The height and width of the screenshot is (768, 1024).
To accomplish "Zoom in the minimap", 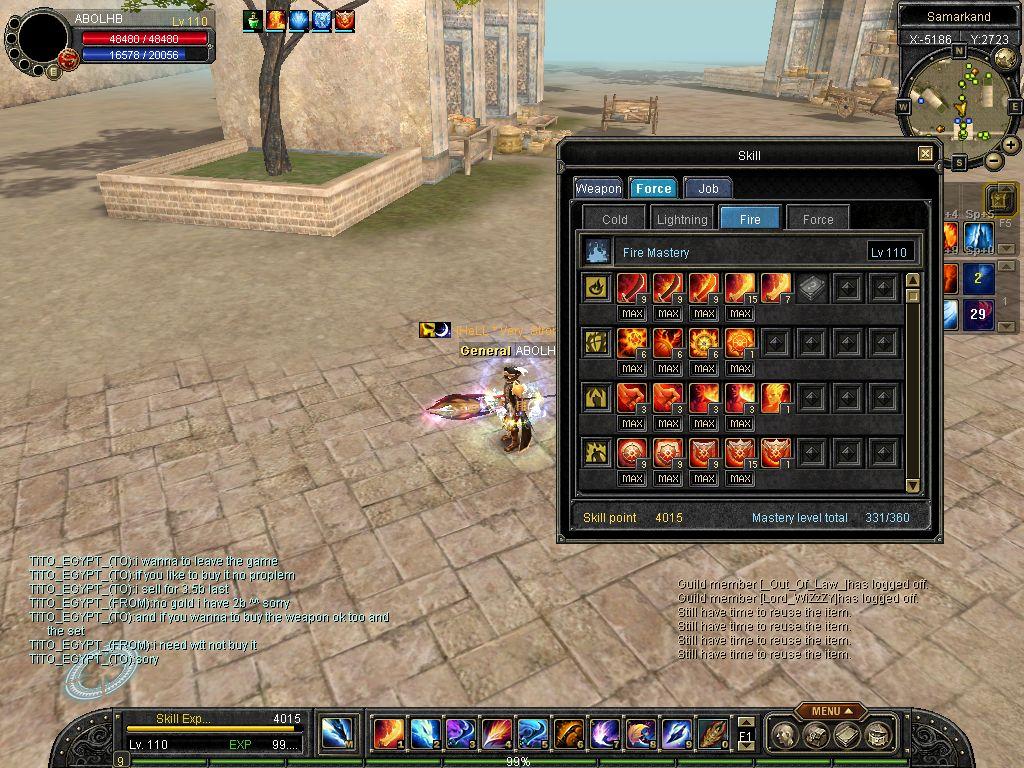I will click(1011, 145).
